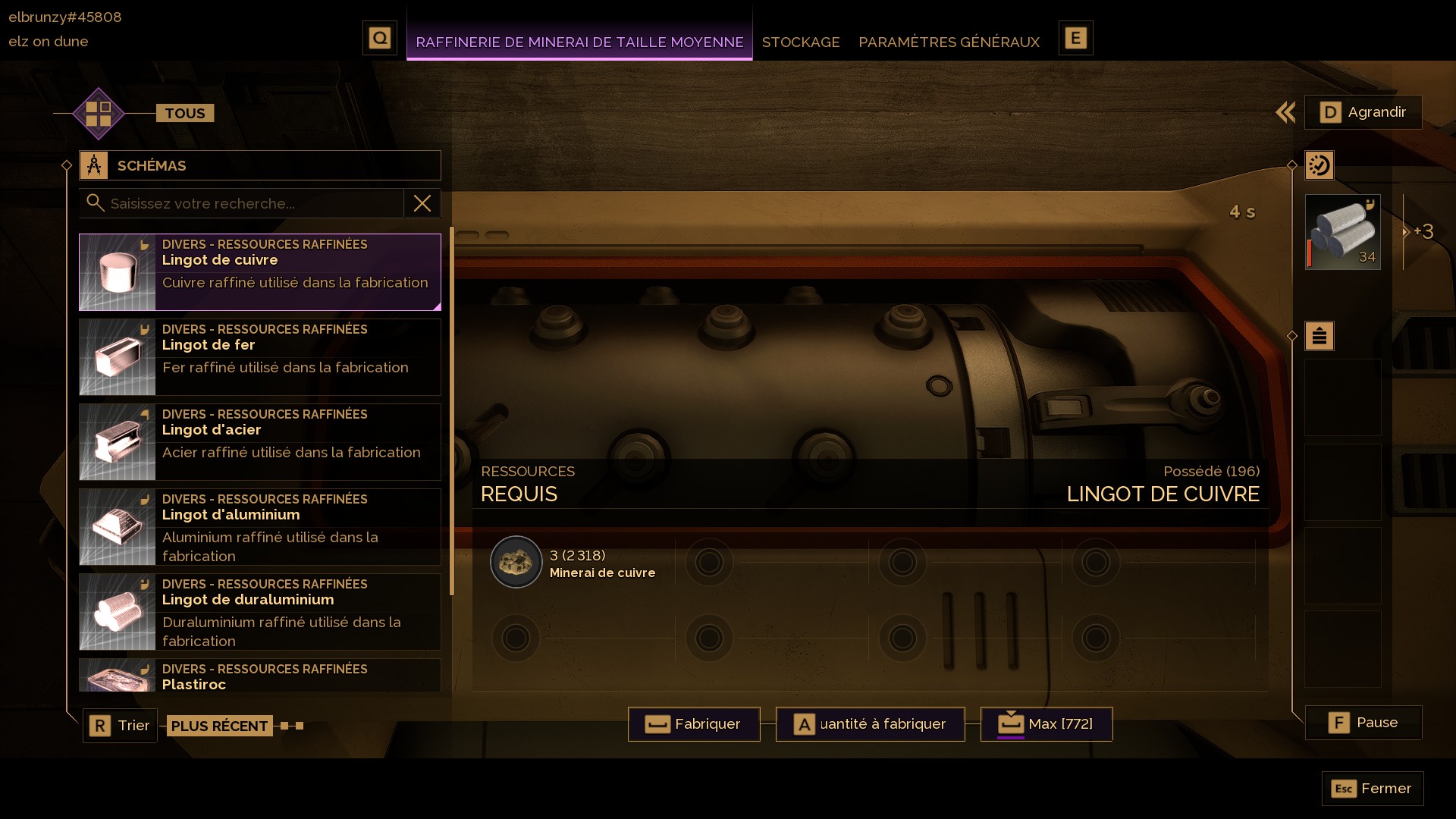The width and height of the screenshot is (1456, 819).
Task: Select the Lingot de fer recipe
Action: [260, 356]
